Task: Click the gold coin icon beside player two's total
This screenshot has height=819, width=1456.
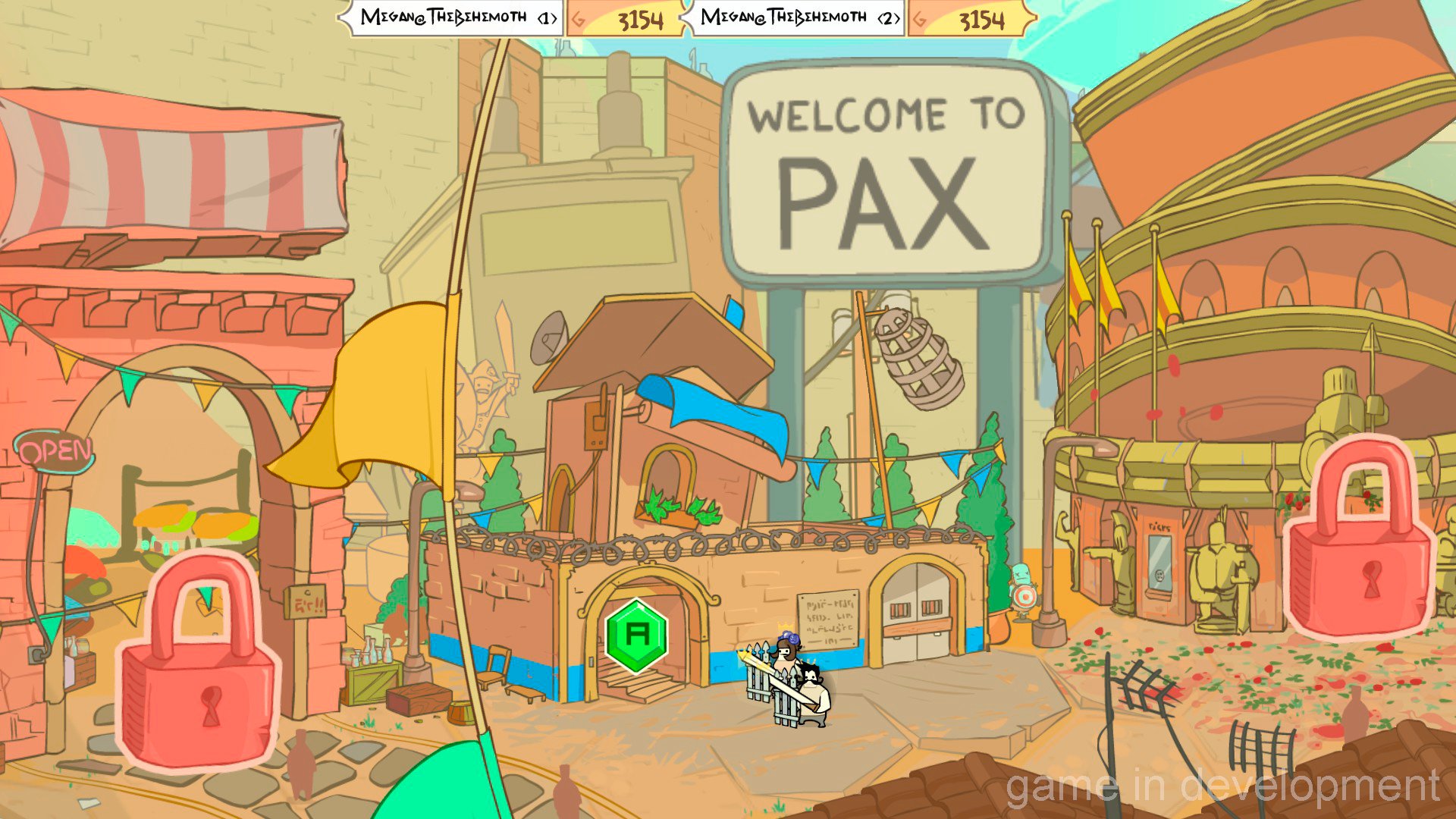Action: pyautogui.click(x=921, y=19)
